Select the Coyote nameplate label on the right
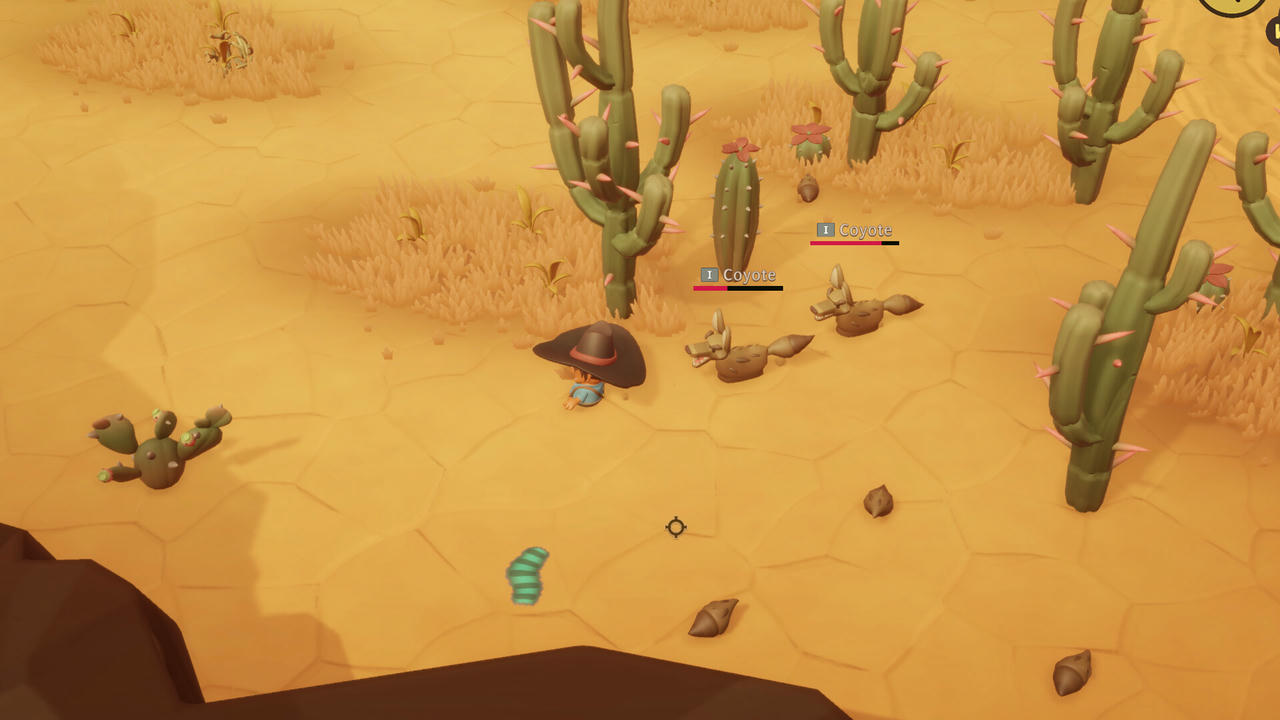 pos(866,229)
